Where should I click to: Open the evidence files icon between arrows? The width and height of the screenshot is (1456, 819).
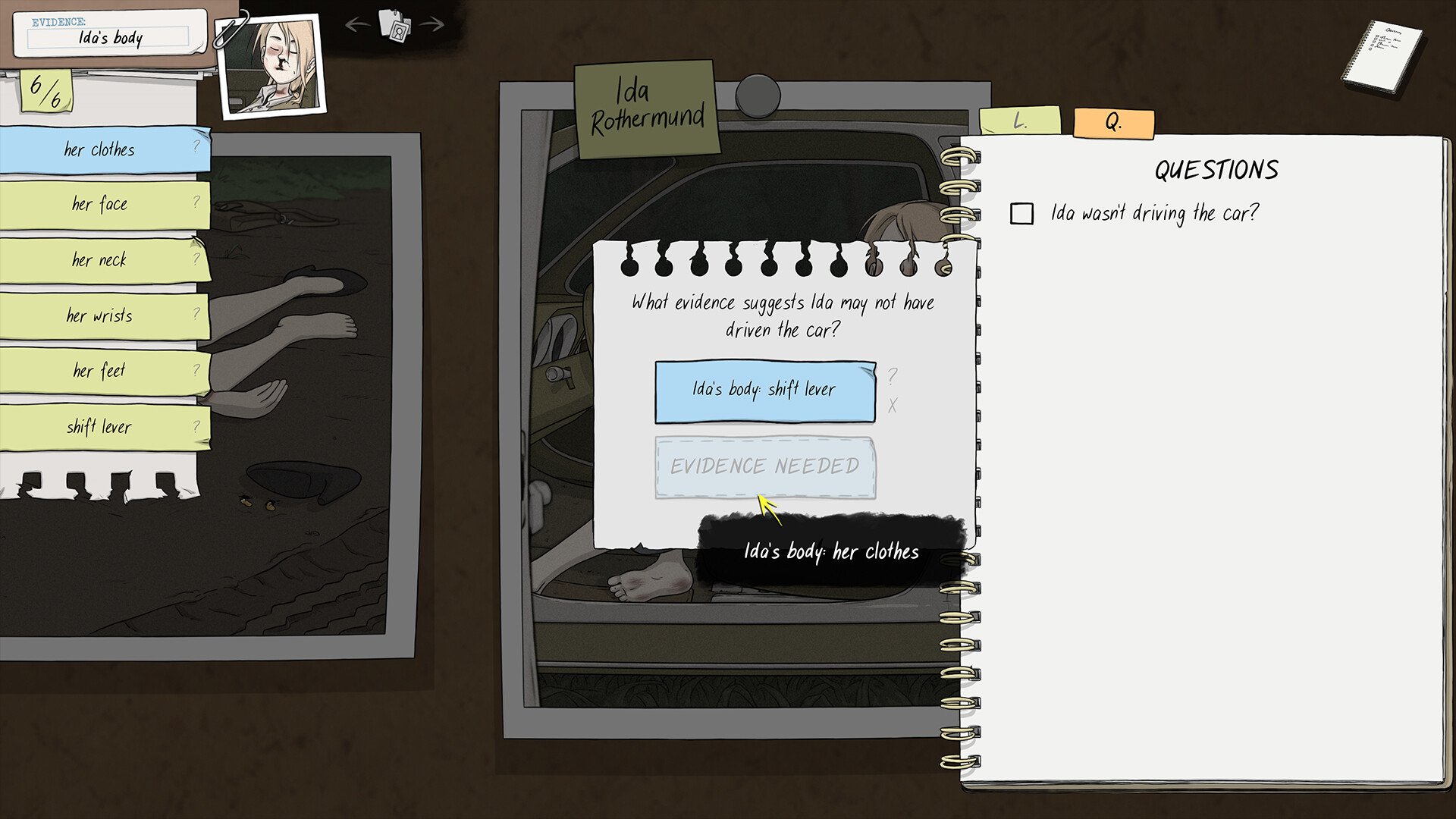(x=394, y=27)
